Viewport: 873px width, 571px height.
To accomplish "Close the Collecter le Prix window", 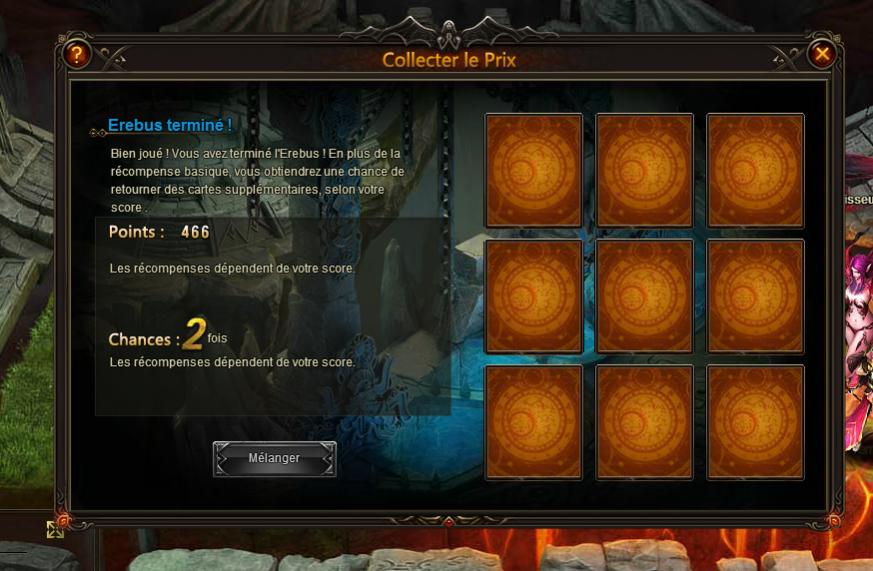I will coord(821,54).
